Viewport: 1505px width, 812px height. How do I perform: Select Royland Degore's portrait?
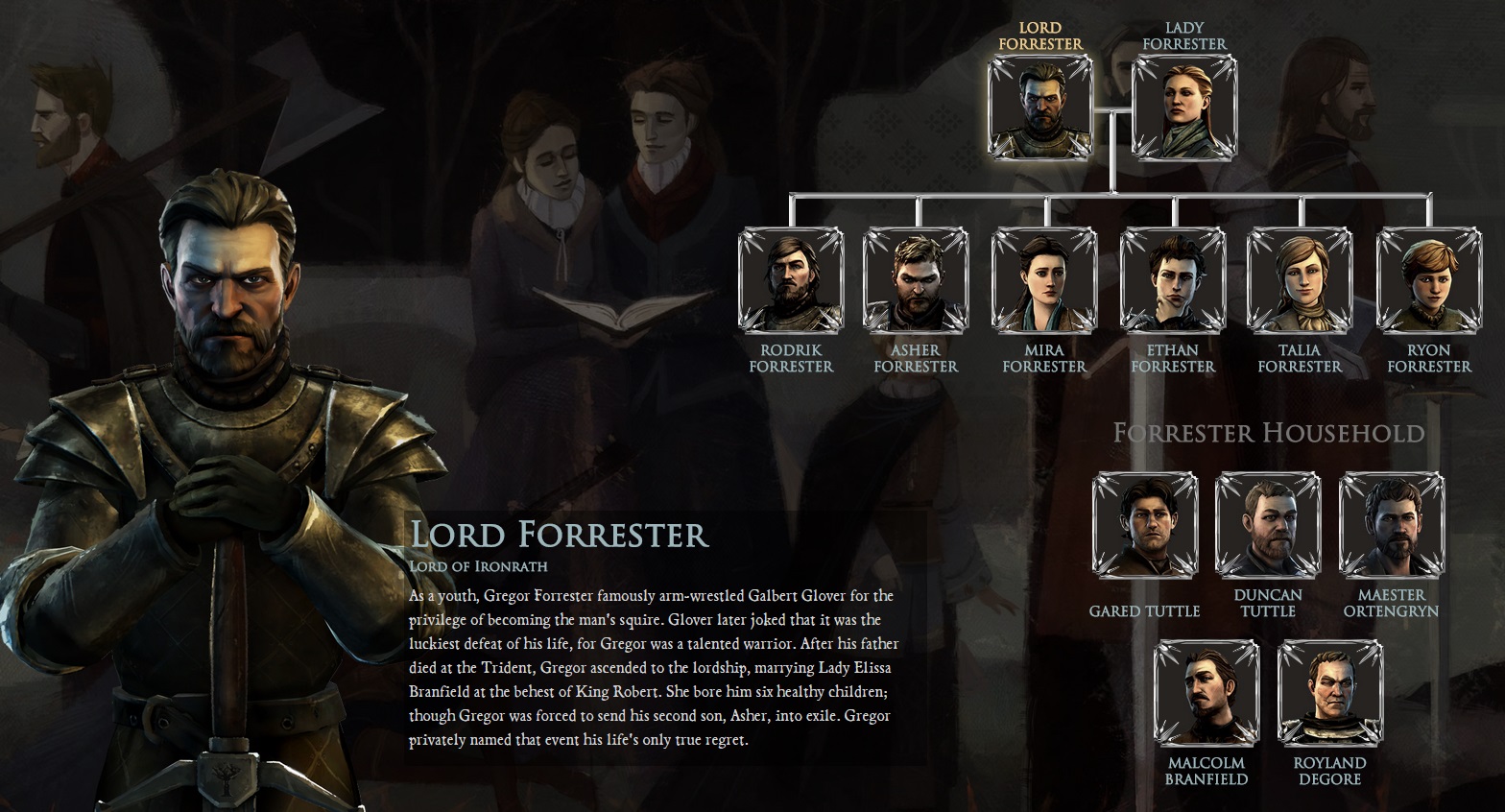[1330, 693]
